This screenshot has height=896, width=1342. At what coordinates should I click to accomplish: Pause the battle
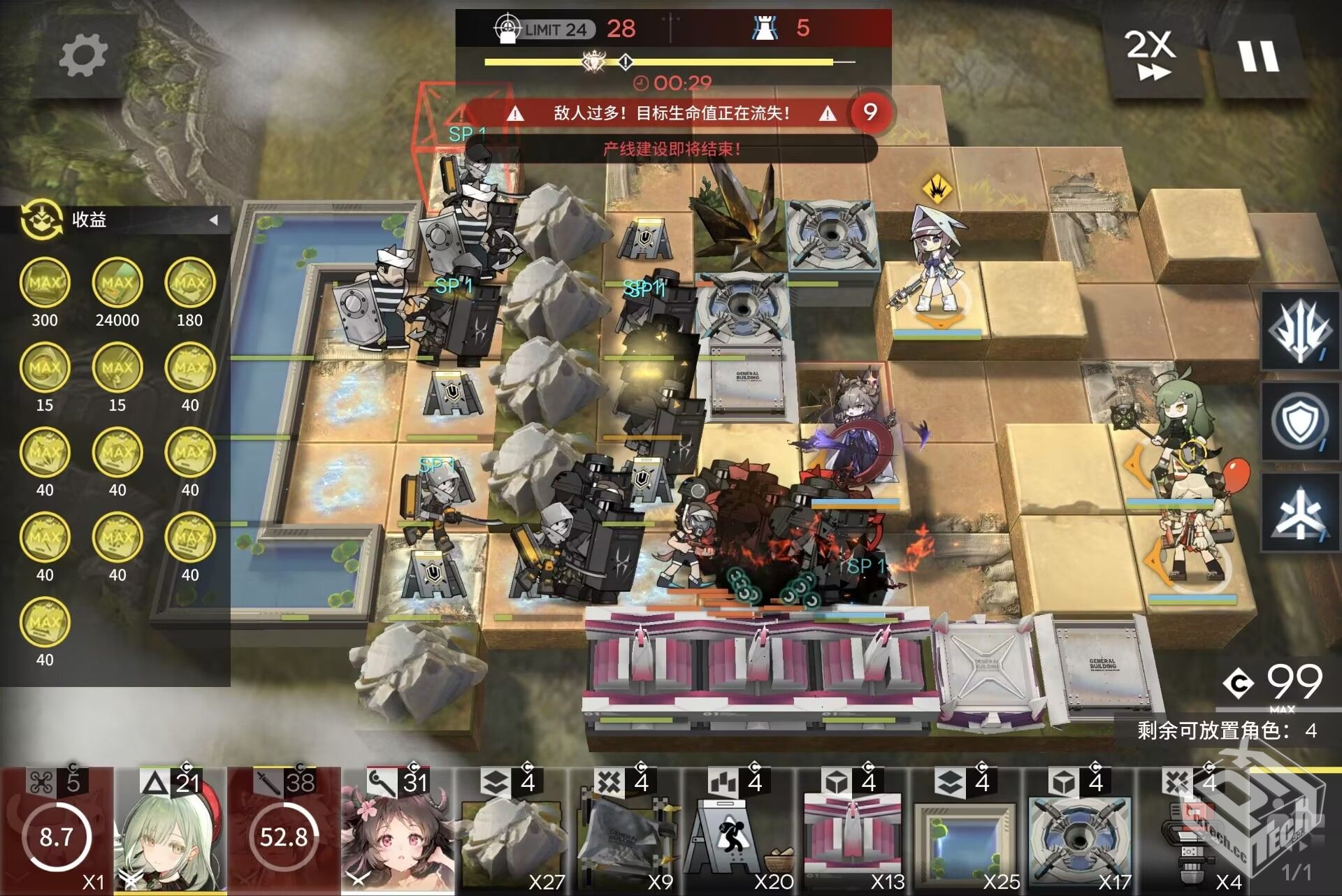coord(1259,56)
